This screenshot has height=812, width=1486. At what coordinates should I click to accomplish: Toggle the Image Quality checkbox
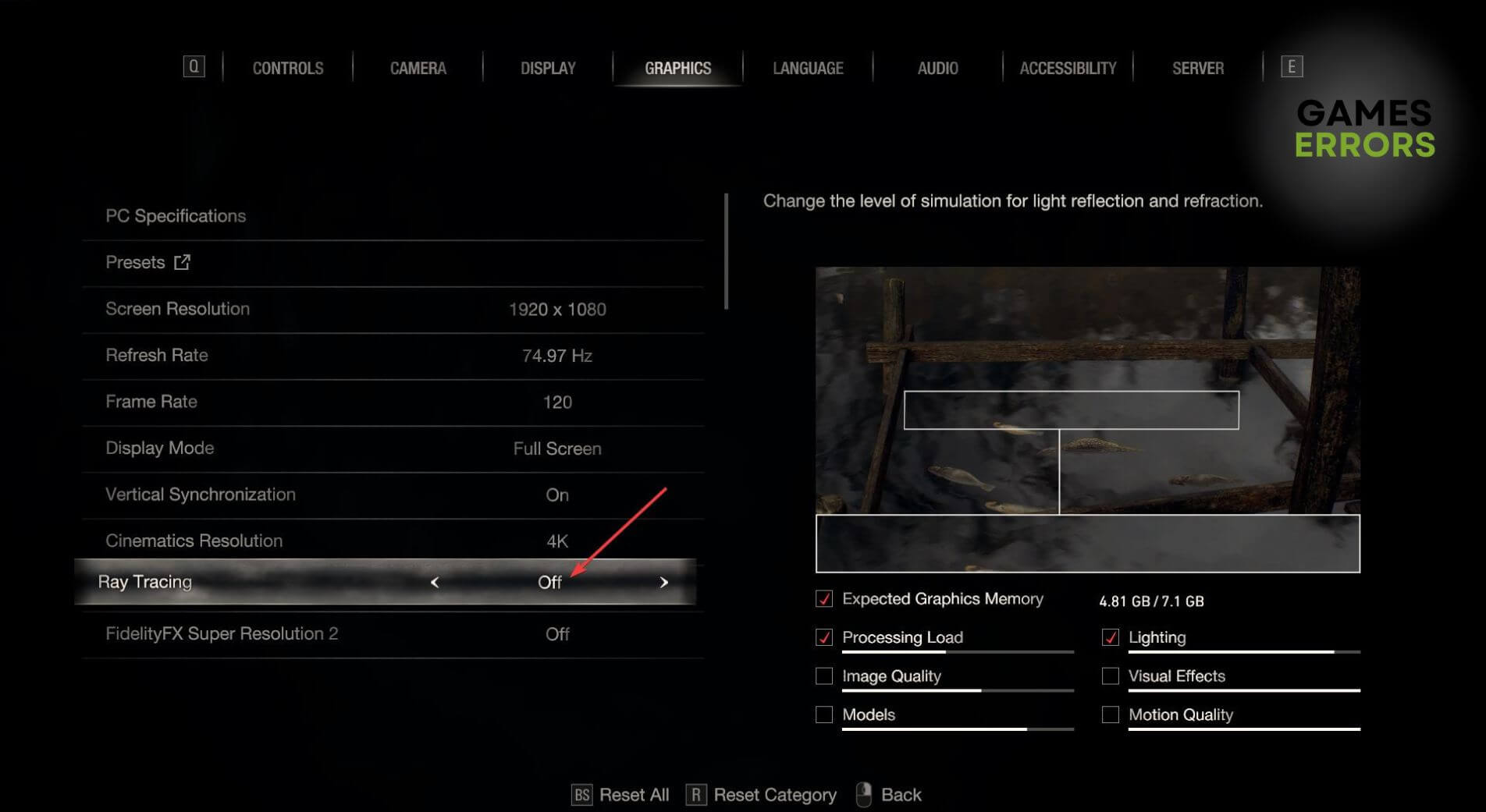point(824,676)
